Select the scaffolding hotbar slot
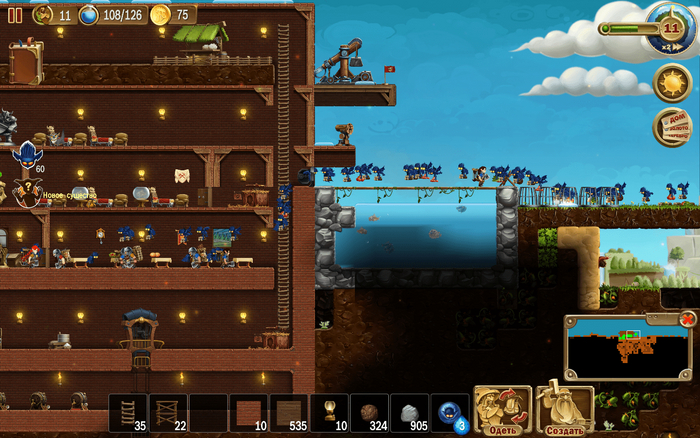 pyautogui.click(x=168, y=412)
